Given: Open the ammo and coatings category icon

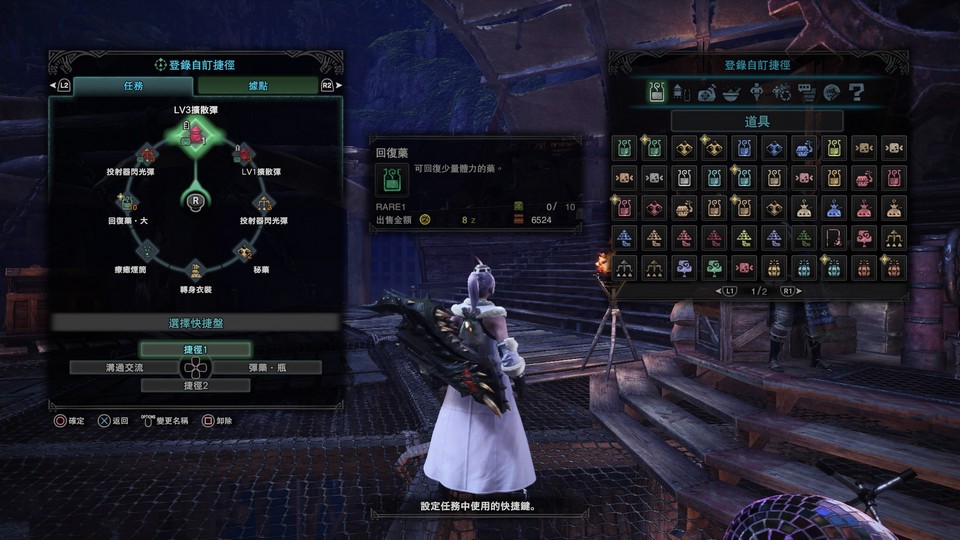Looking at the screenshot, I should [x=682, y=93].
